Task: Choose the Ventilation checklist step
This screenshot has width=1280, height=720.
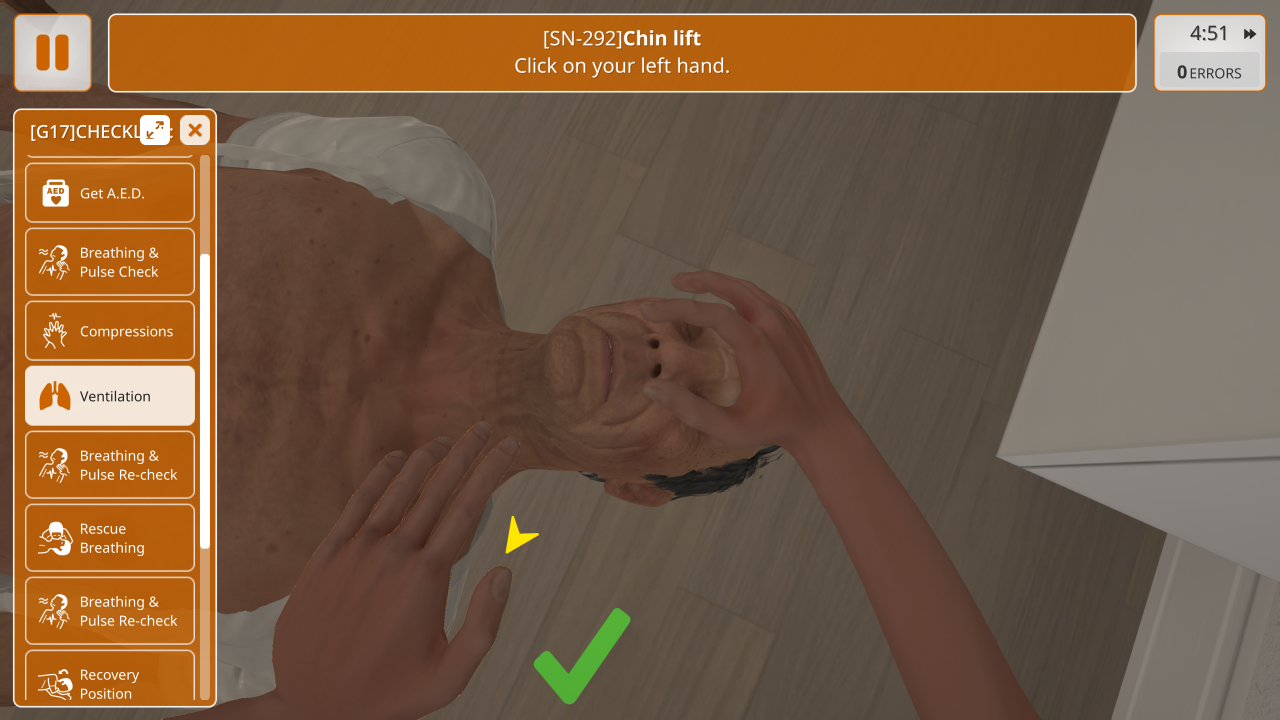Action: point(110,396)
